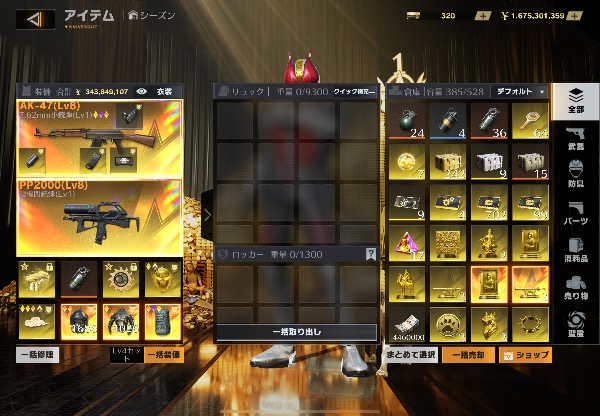This screenshot has width=600, height=416.
Task: Open the シーズン (Season) page
Action: point(152,16)
